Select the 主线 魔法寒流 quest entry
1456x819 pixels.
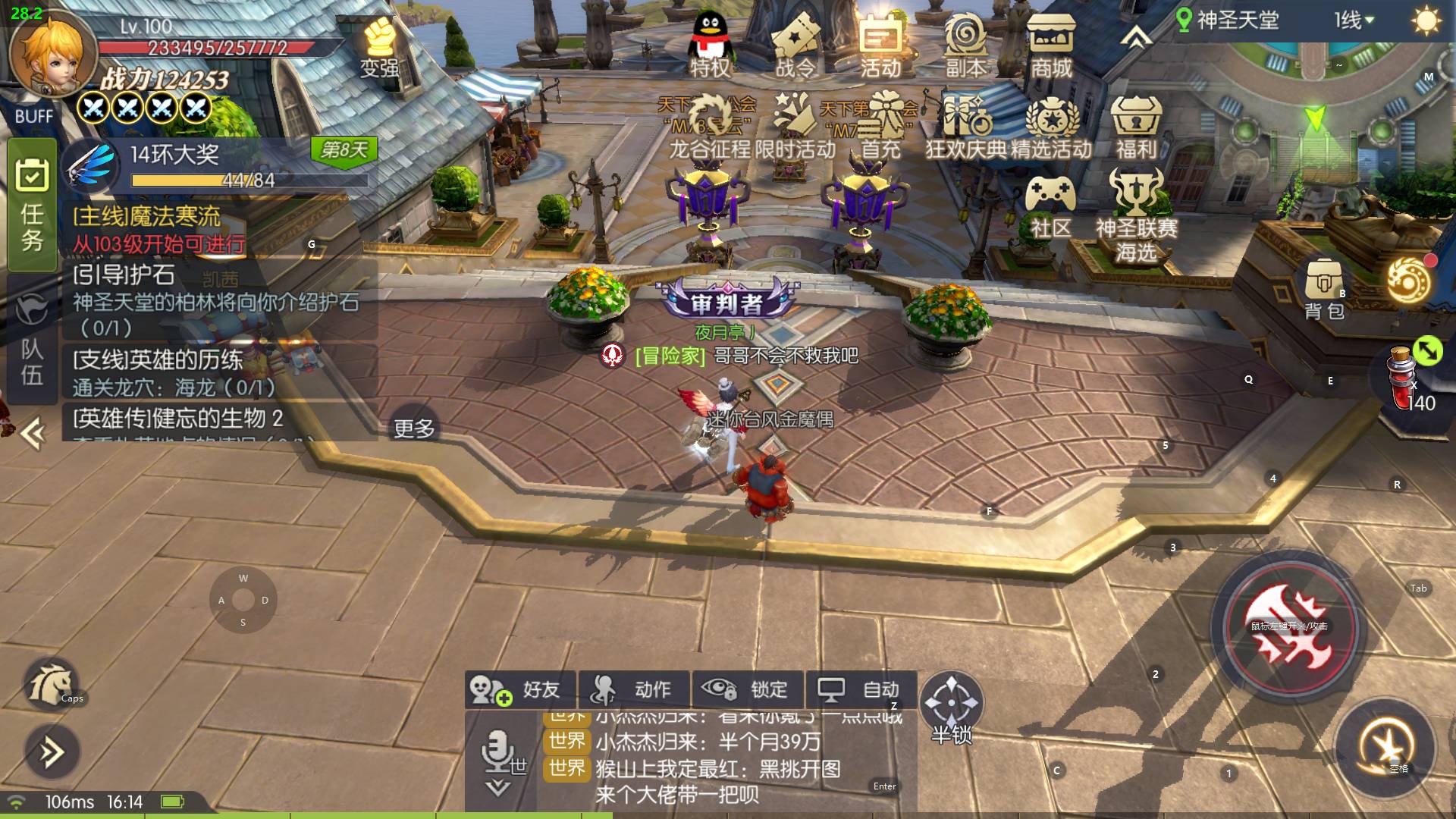159,229
